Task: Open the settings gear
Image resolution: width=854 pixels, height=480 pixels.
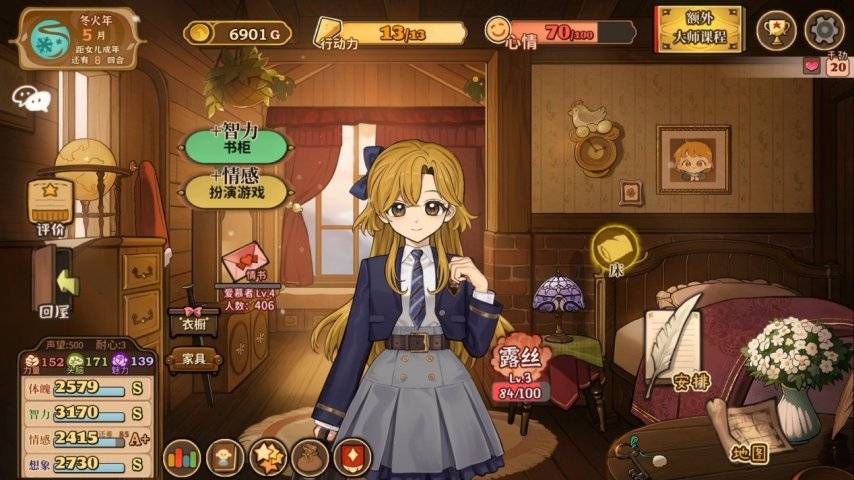Action: 824,29
